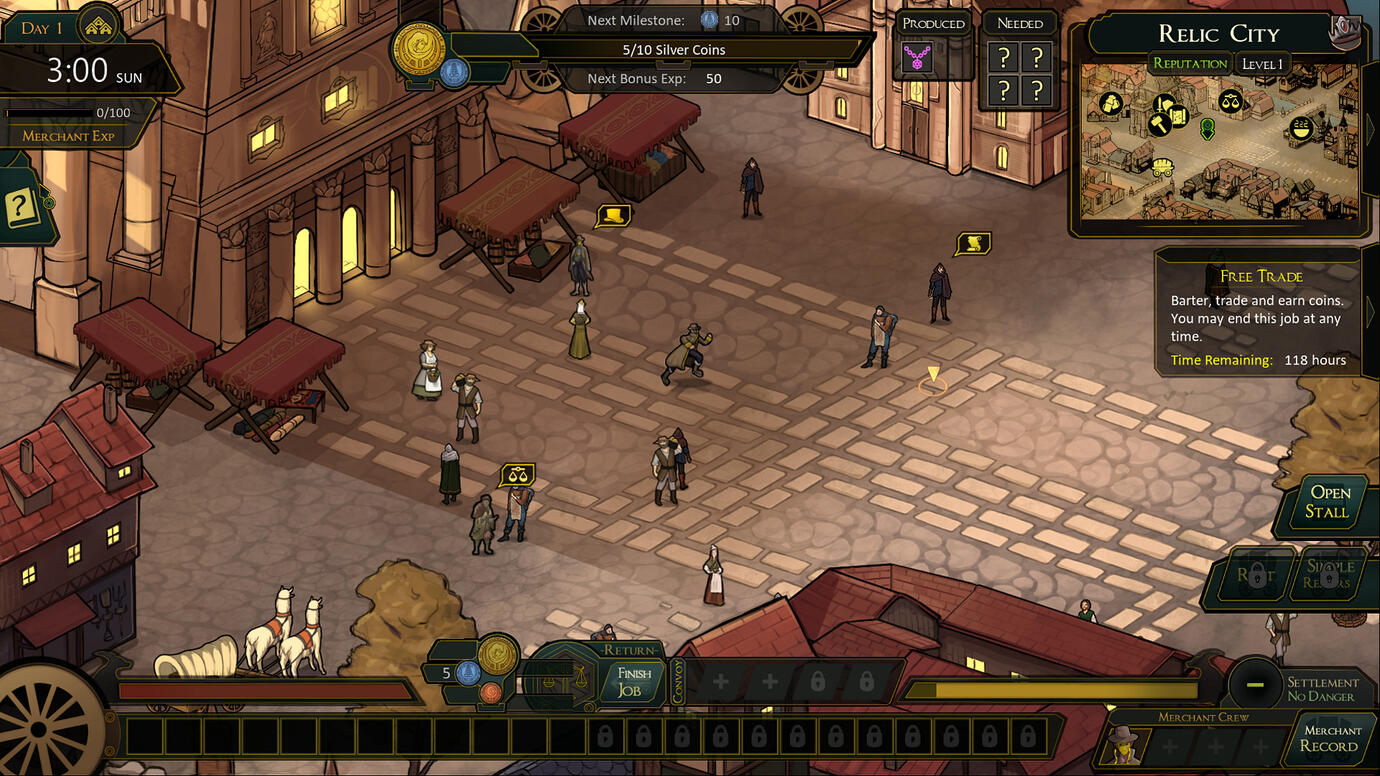Choose the hammer marker on the minimap
Screen dimensions: 1380x776
tap(1158, 125)
